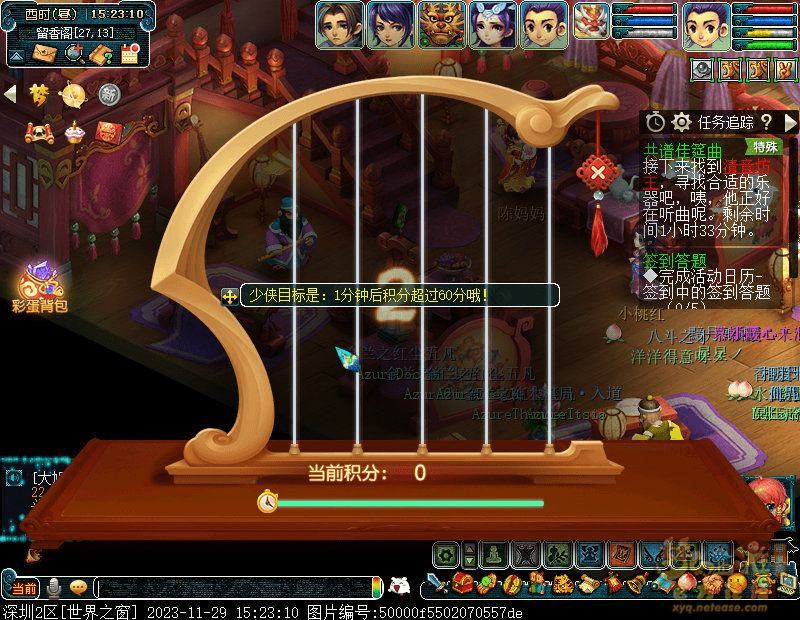800x620 pixels.
Task: Open the world map magnifier icon
Action: 73,53
